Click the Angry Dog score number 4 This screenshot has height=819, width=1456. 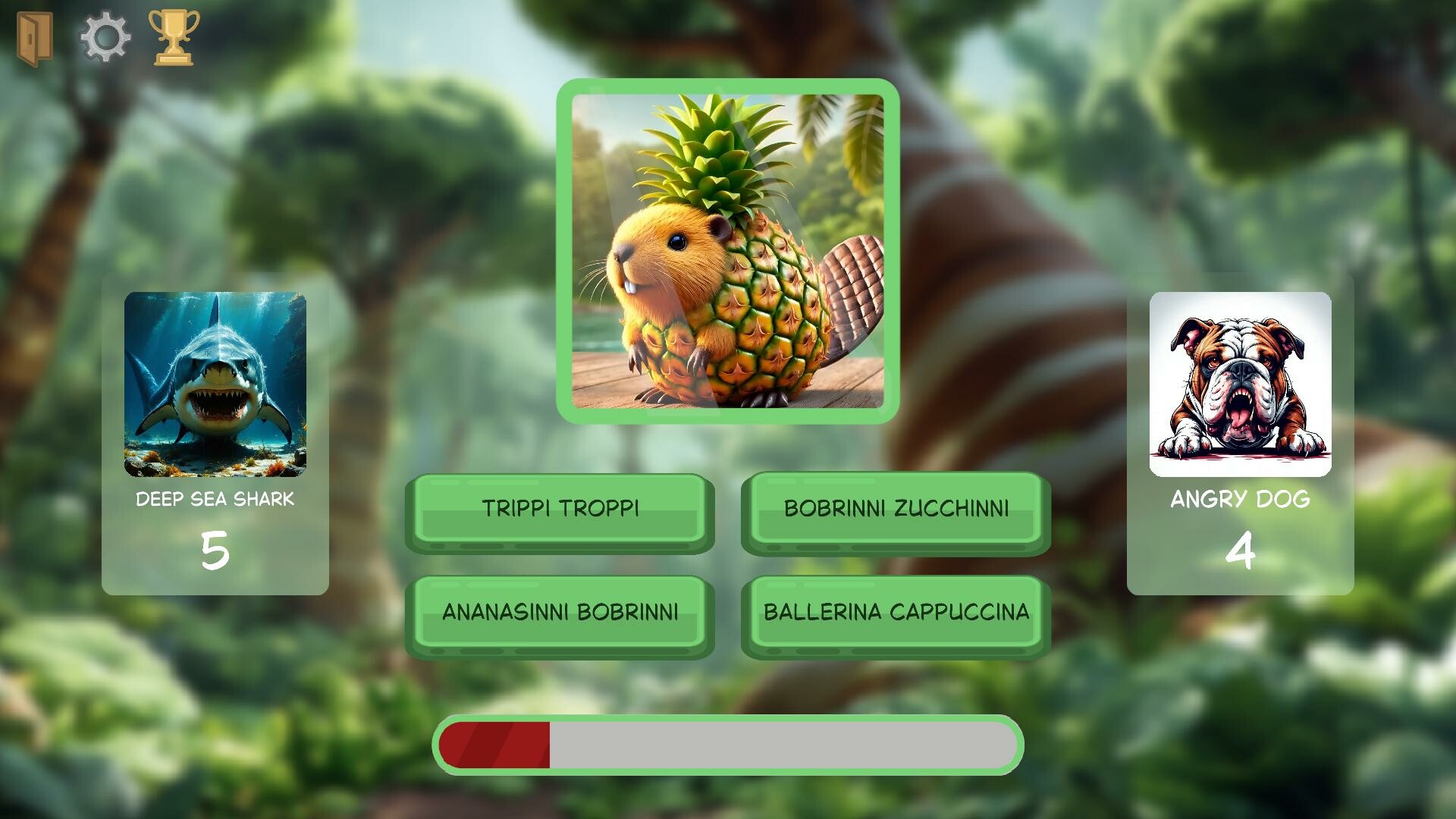click(x=1241, y=554)
